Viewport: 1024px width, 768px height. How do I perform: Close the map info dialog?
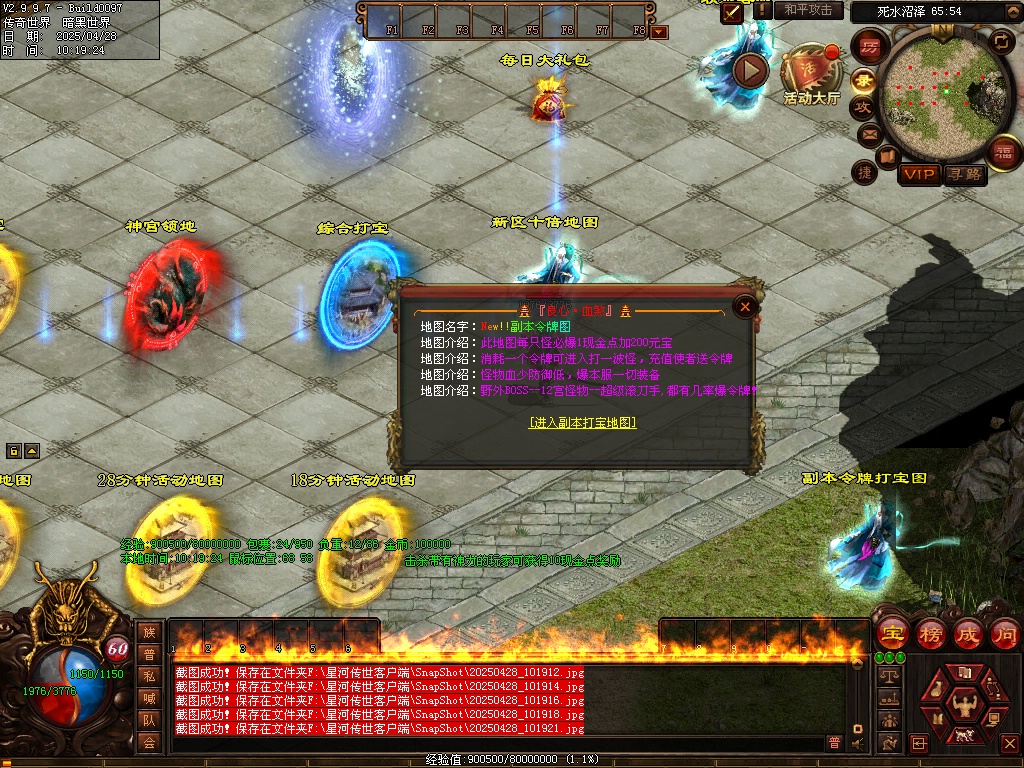click(x=745, y=308)
